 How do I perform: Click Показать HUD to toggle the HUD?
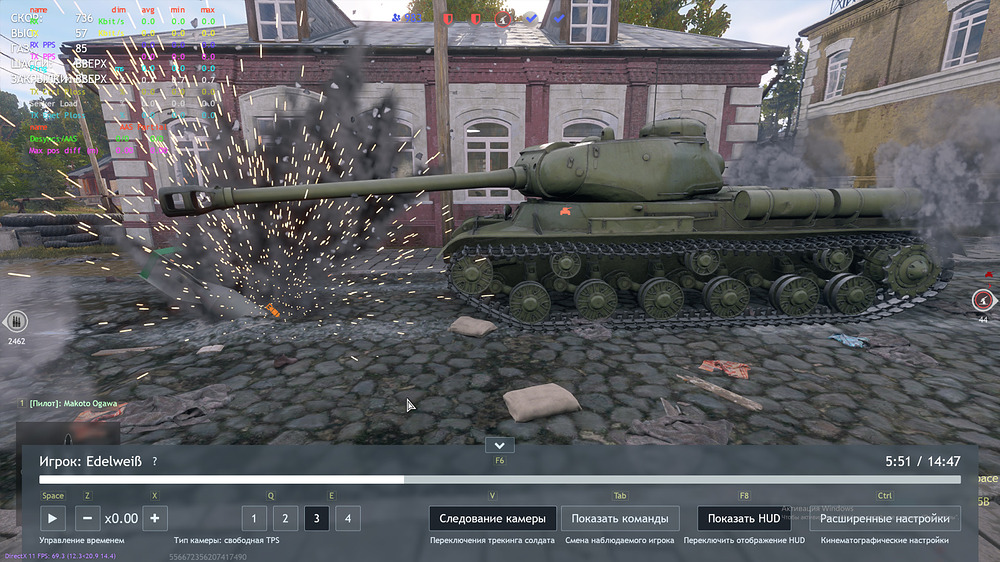coord(743,518)
